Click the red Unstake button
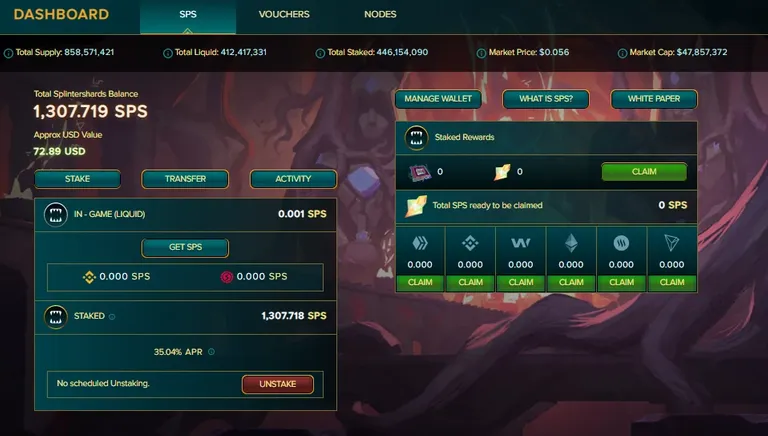Screen dimensions: 768x436 click(x=277, y=384)
